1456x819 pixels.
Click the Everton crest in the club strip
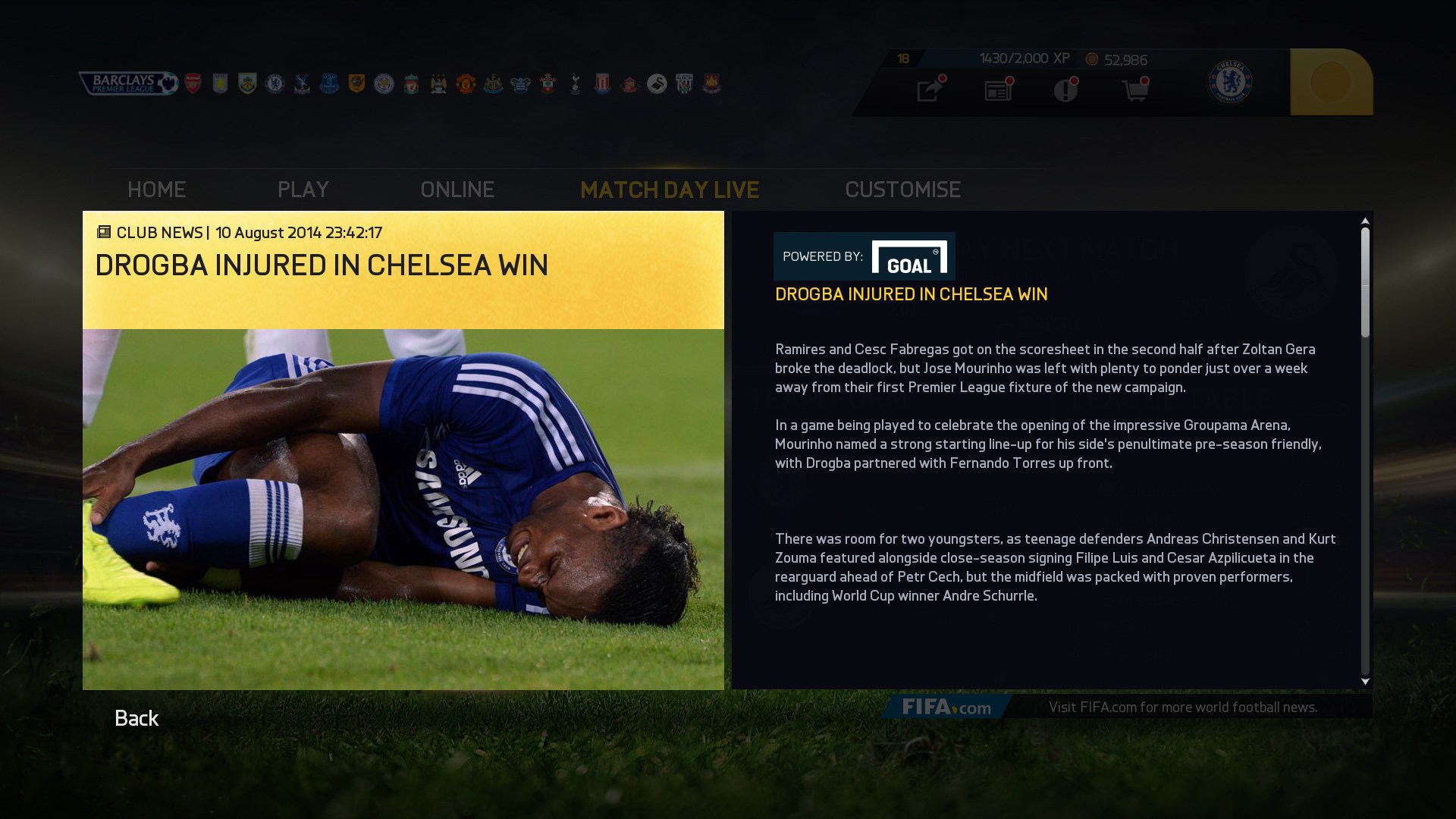tap(328, 82)
